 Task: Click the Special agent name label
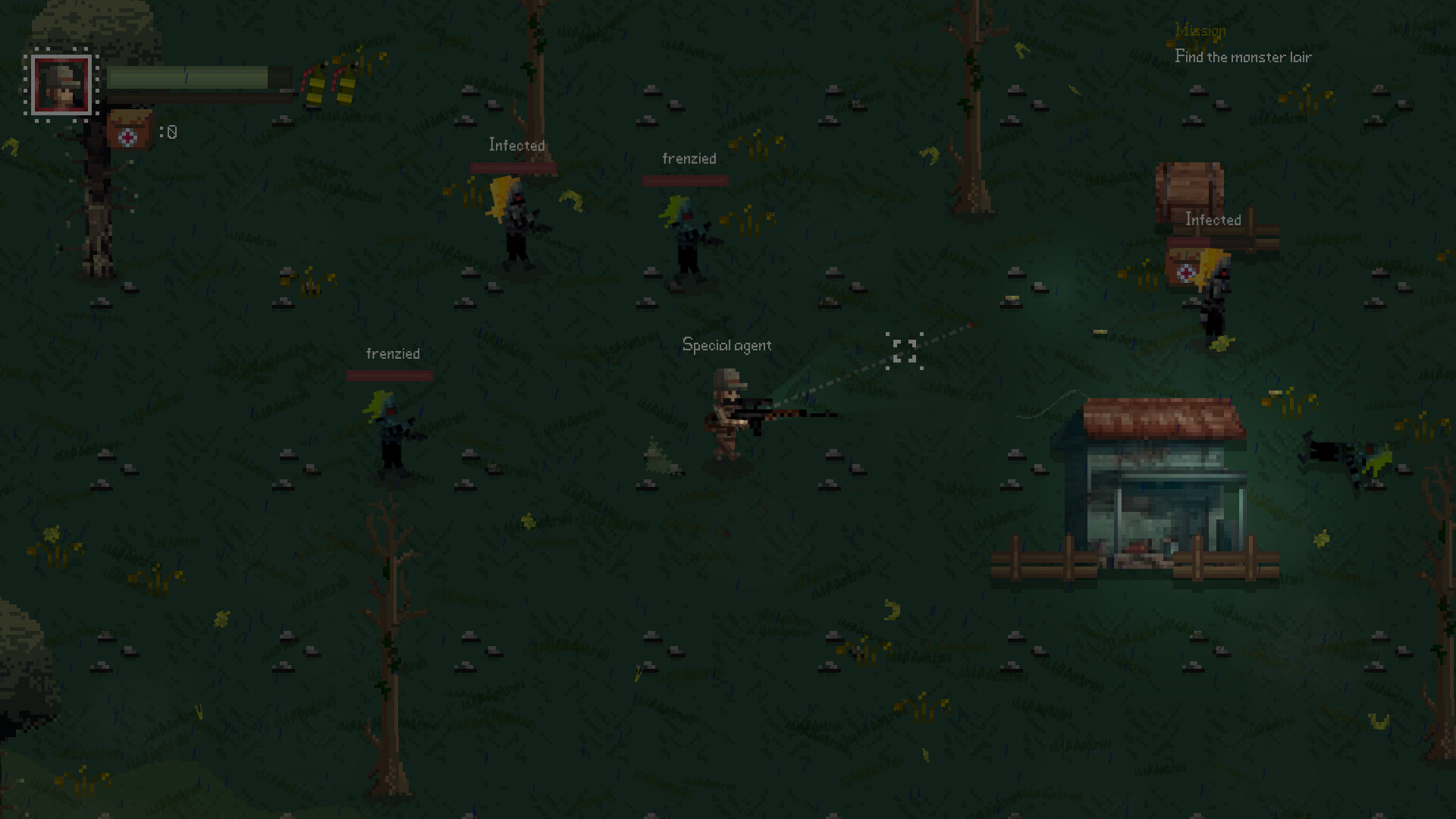(727, 345)
